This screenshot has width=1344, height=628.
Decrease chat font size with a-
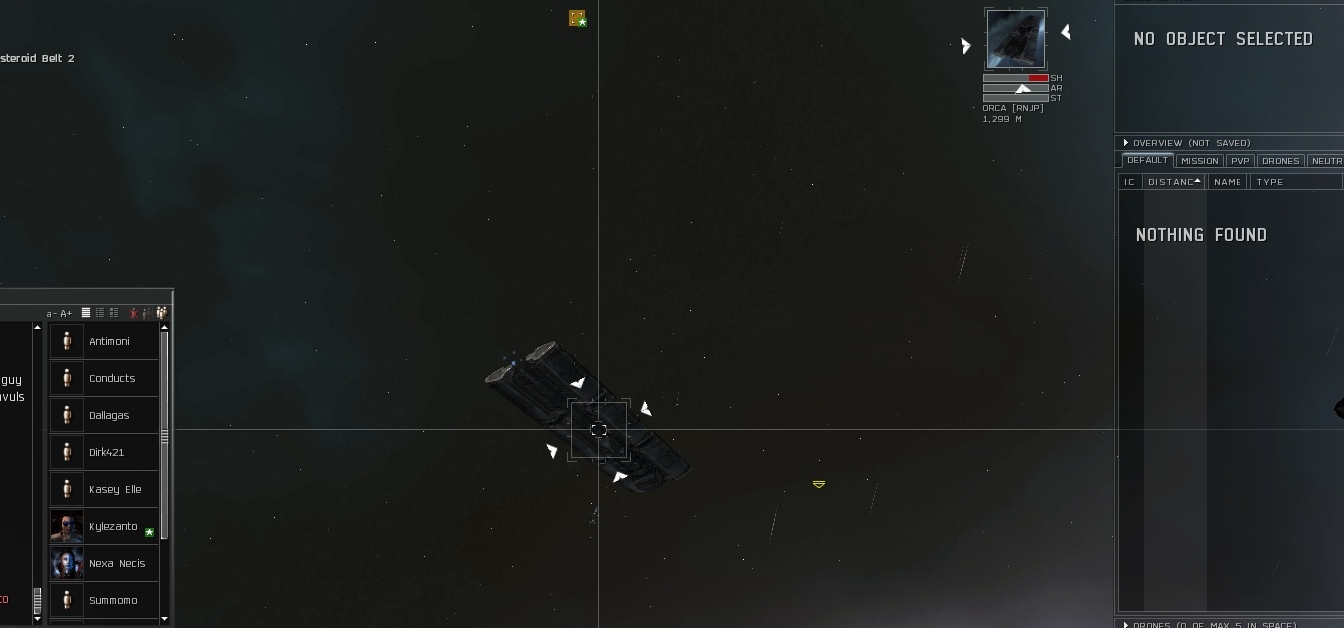click(51, 314)
